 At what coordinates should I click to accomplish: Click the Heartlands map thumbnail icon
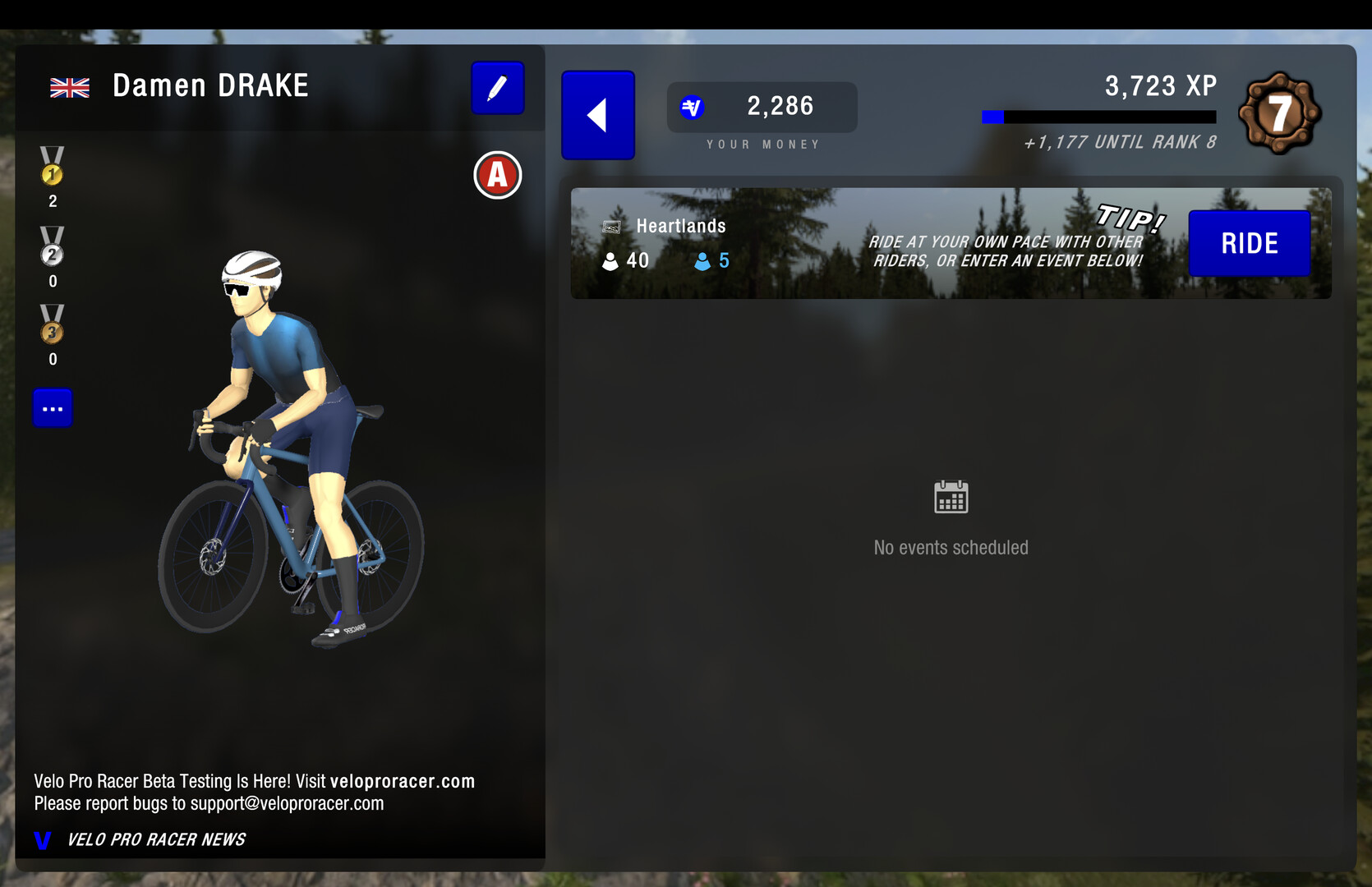tap(611, 226)
